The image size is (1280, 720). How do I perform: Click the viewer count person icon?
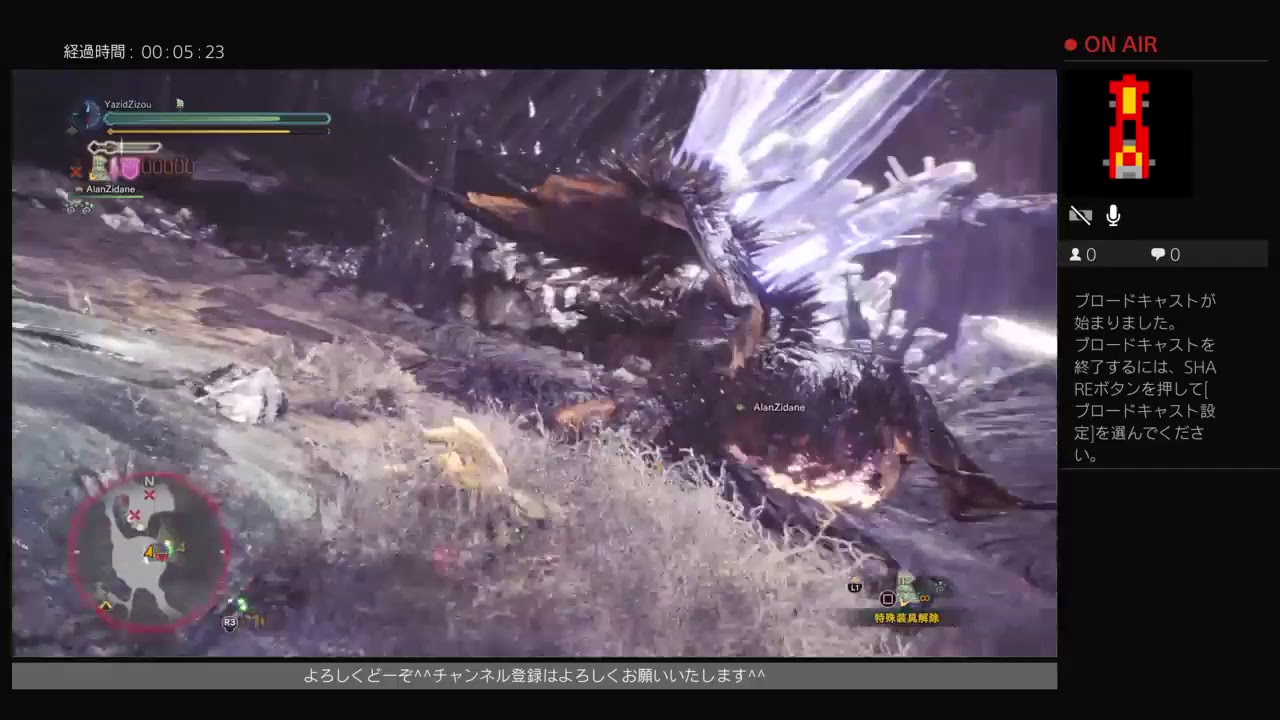coord(1075,254)
